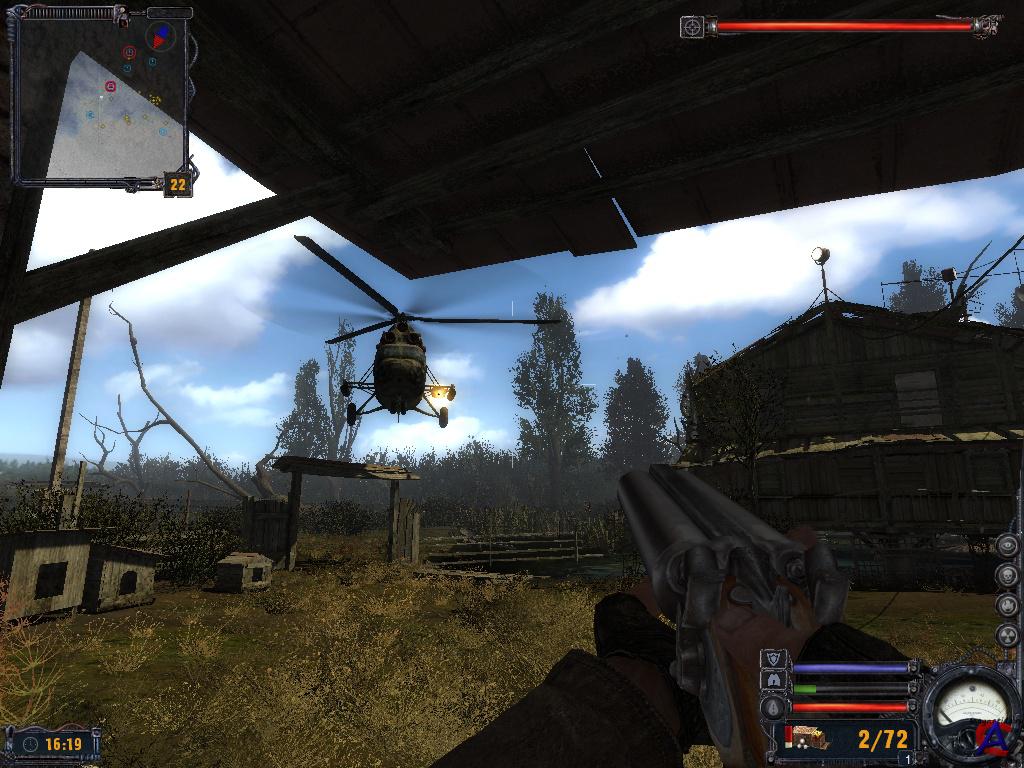The height and width of the screenshot is (768, 1024).
Task: Select the red-blue compass indicator on minimap
Action: (x=159, y=36)
